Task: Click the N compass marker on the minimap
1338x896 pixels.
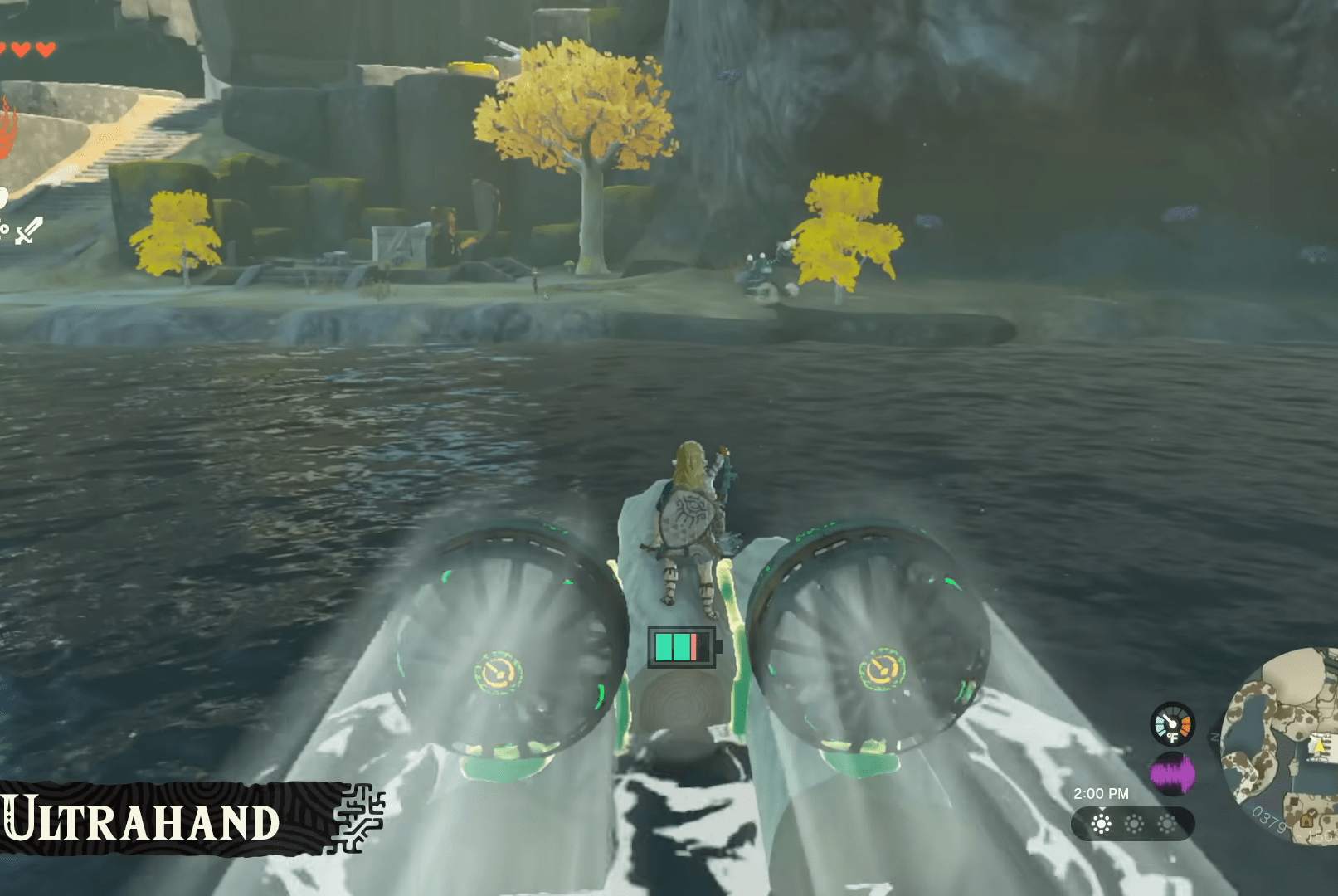Action: (x=1214, y=737)
